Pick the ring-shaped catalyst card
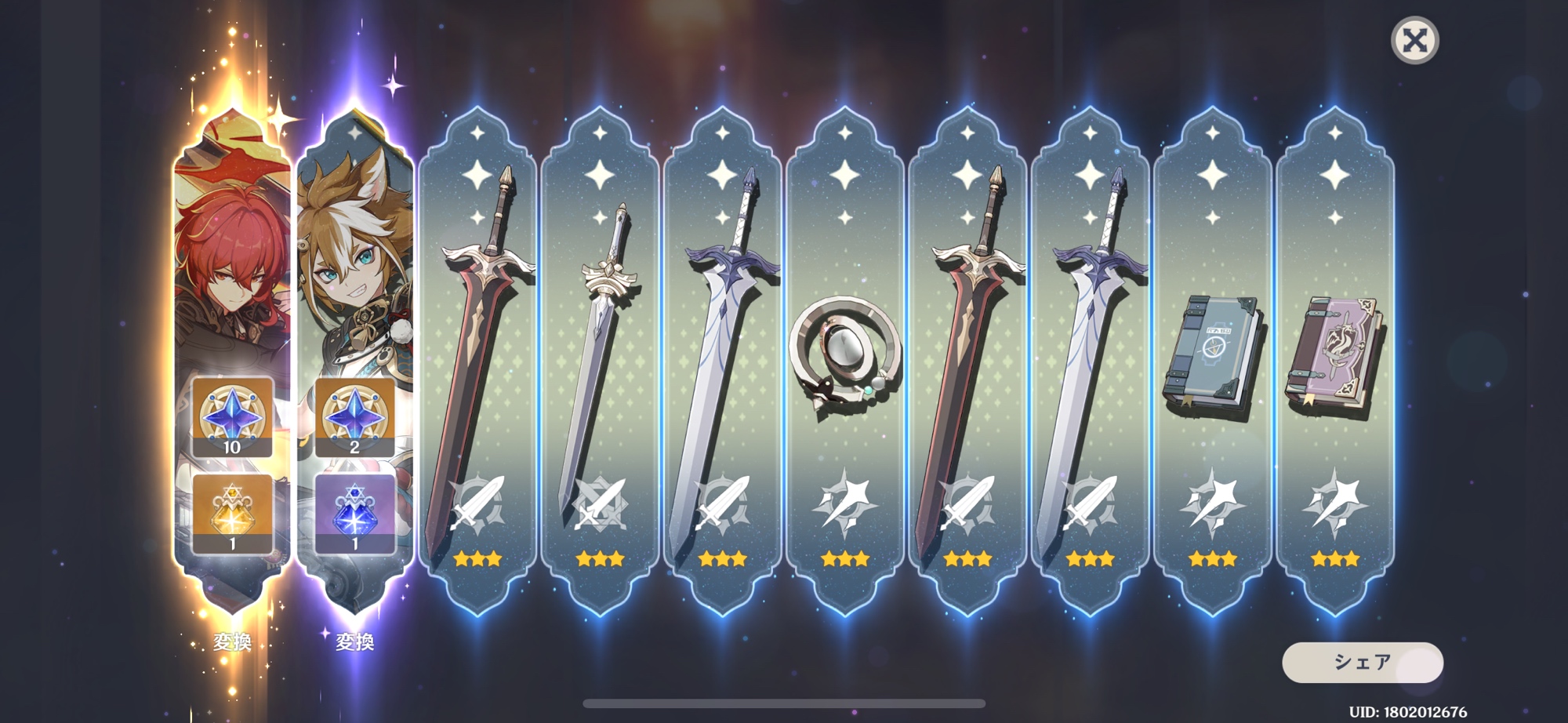The image size is (1568, 723). (844, 361)
